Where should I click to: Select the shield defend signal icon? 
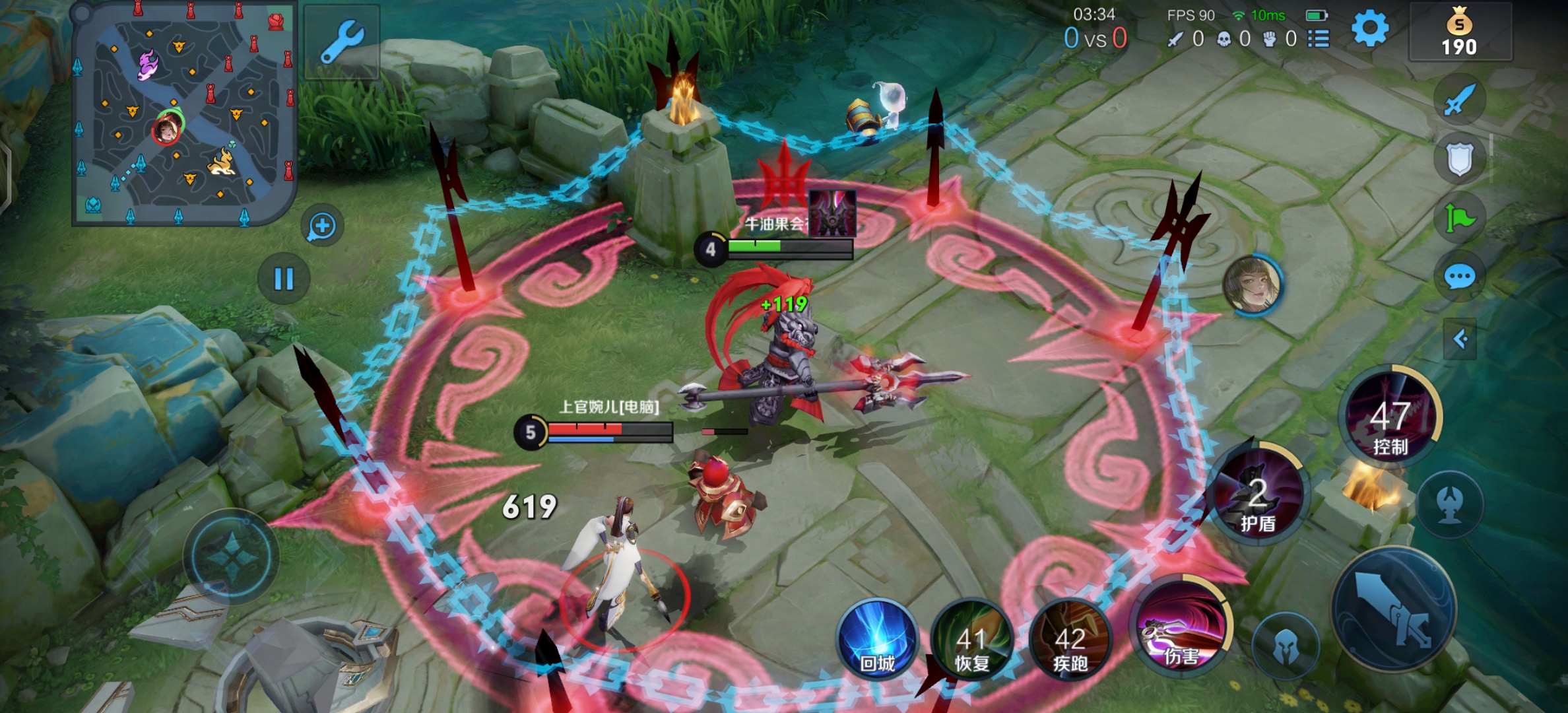1459,159
